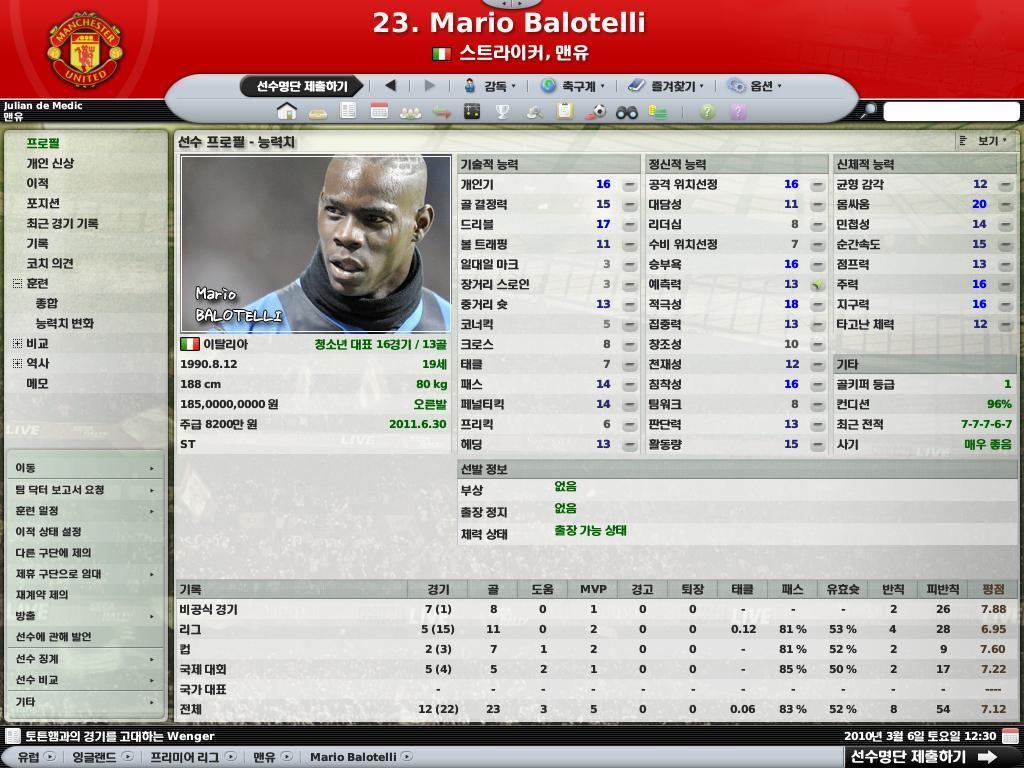The image size is (1024, 768).
Task: Choose 능력치 변화 under training
Action: [x=64, y=323]
